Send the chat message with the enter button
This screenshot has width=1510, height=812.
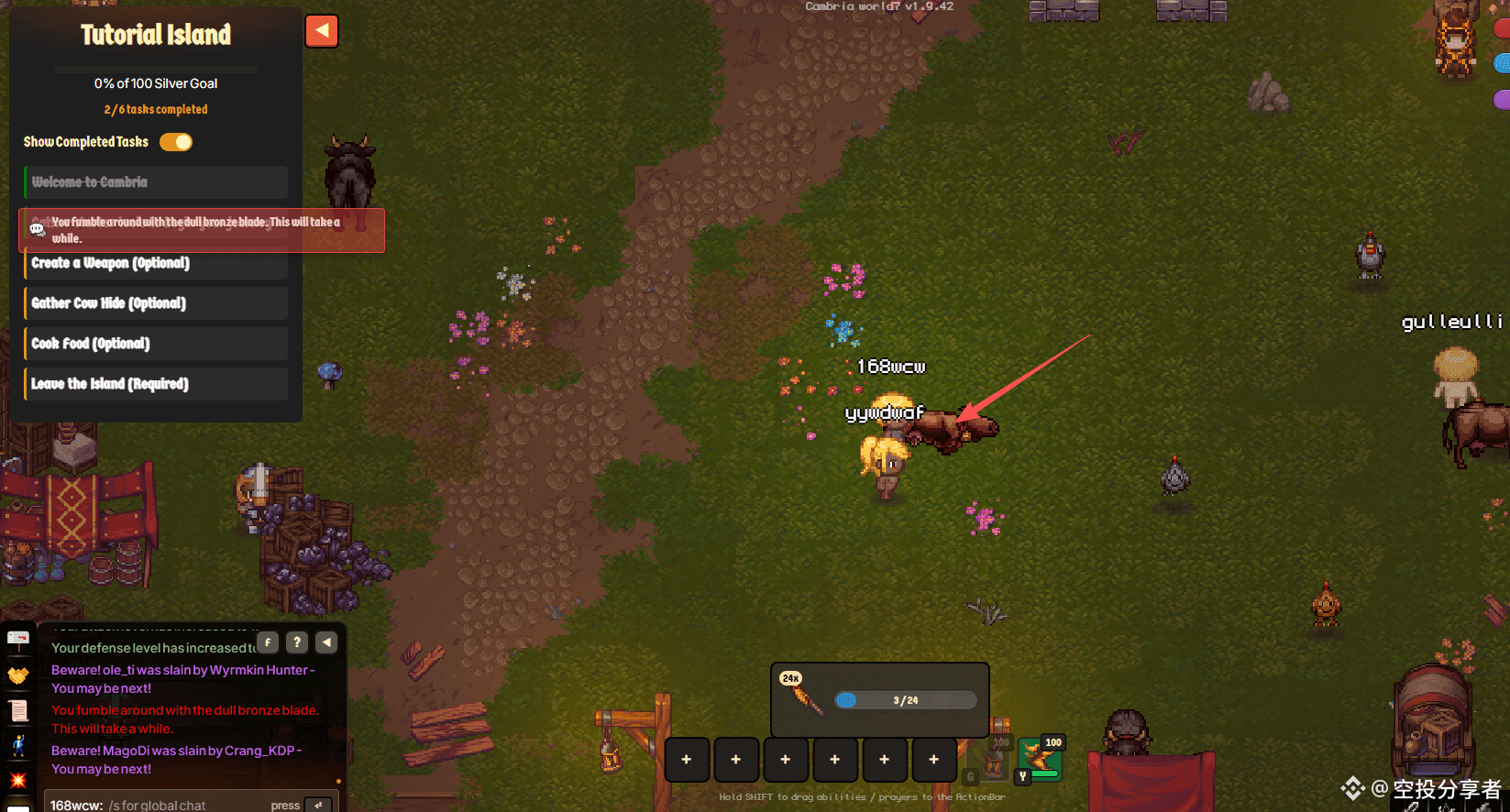[x=318, y=805]
